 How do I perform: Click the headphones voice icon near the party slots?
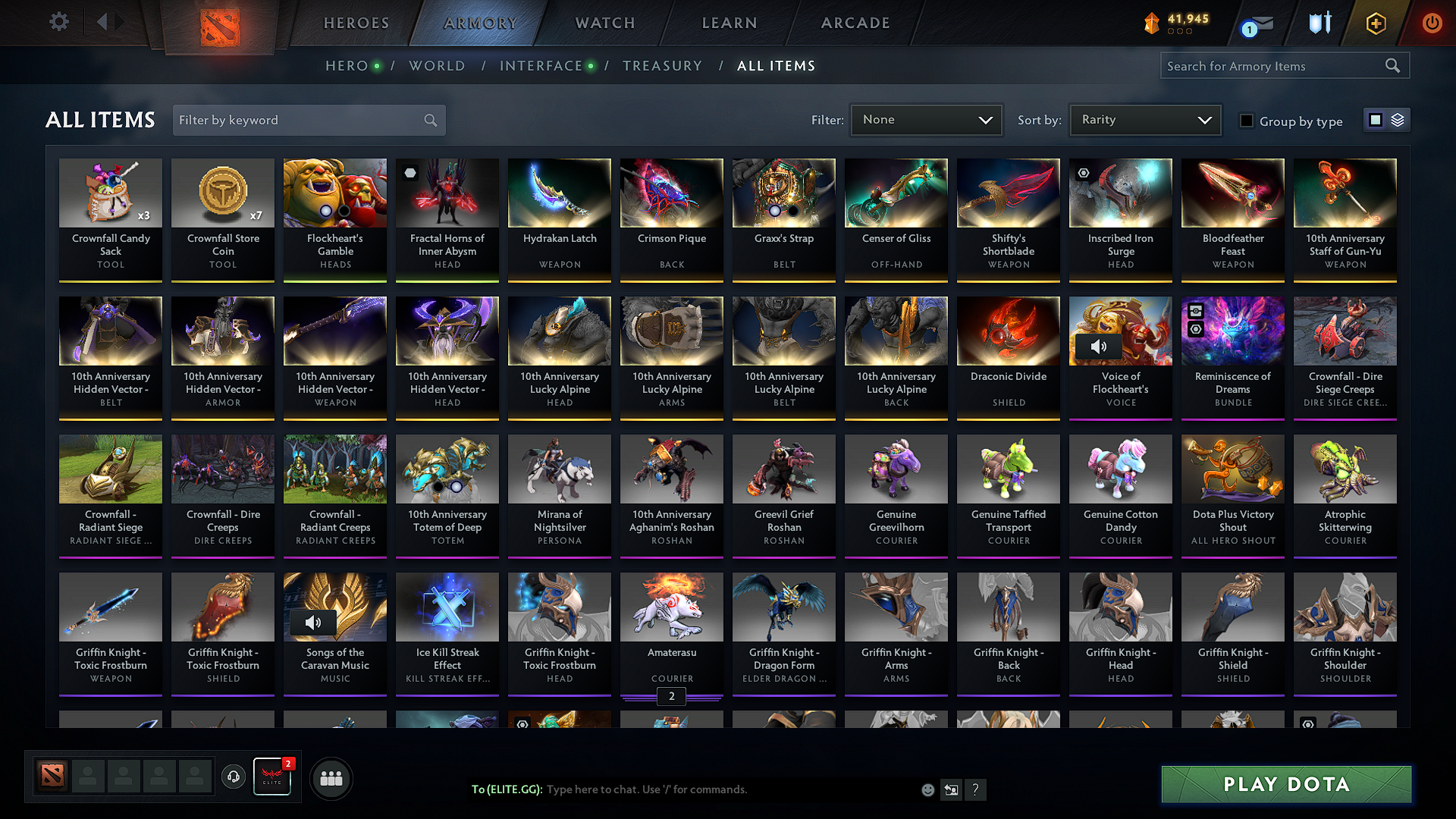tap(233, 777)
